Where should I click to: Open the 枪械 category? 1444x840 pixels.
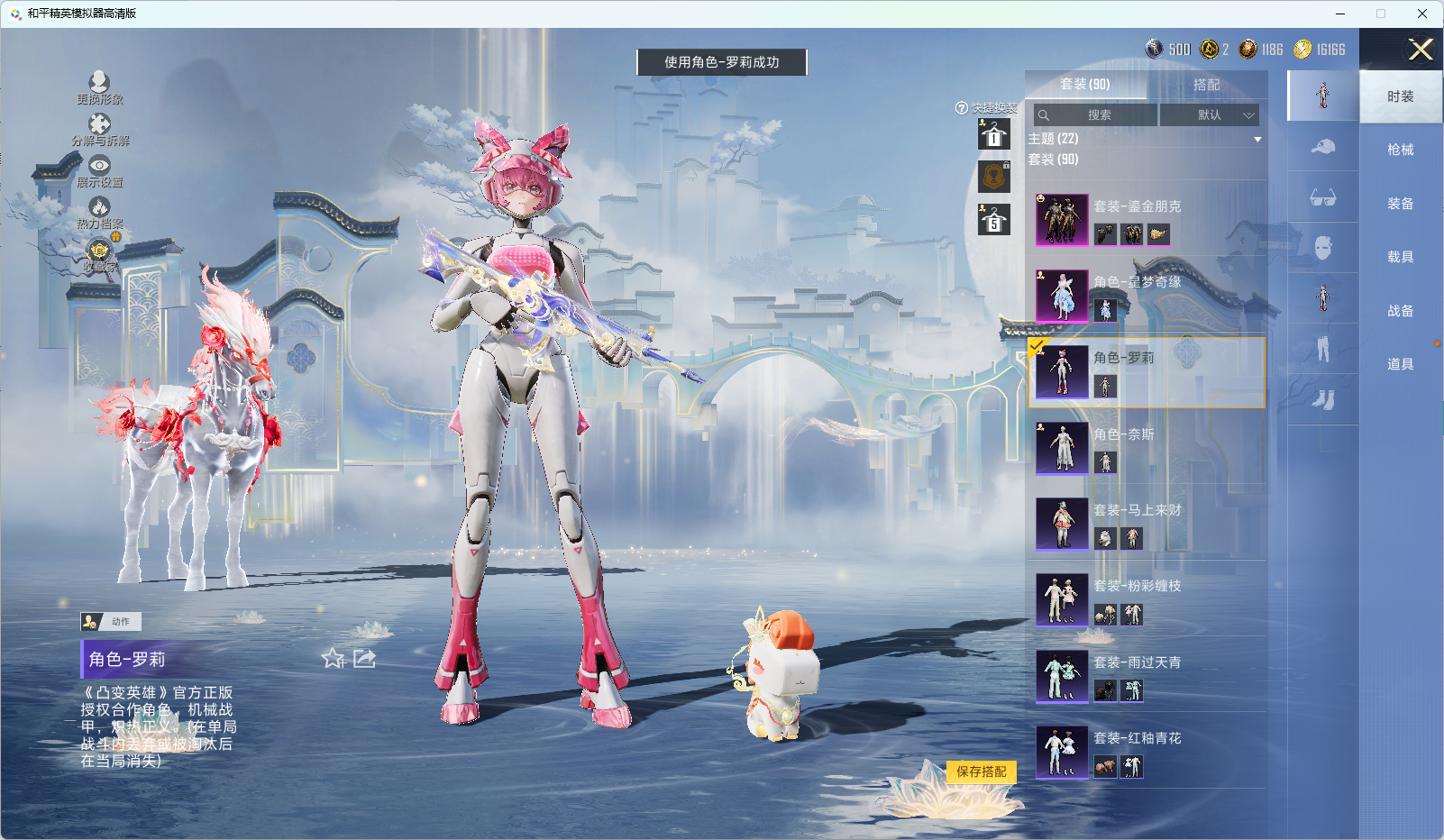tap(1400, 150)
